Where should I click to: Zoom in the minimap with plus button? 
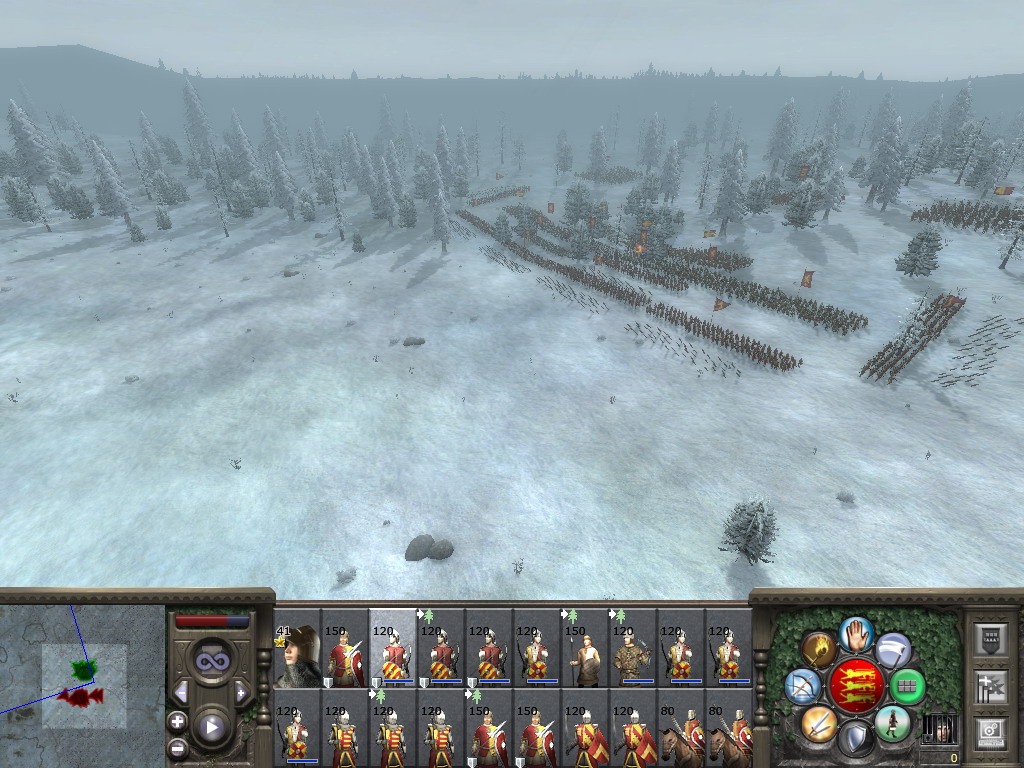pyautogui.click(x=177, y=721)
